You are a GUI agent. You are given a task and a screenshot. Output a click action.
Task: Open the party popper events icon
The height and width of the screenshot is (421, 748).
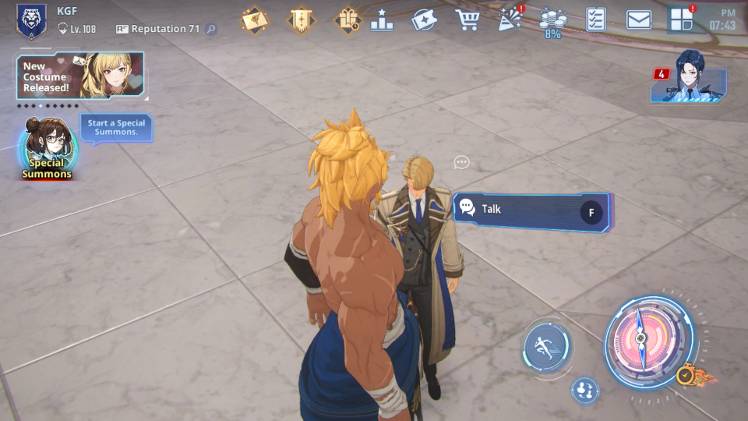511,19
